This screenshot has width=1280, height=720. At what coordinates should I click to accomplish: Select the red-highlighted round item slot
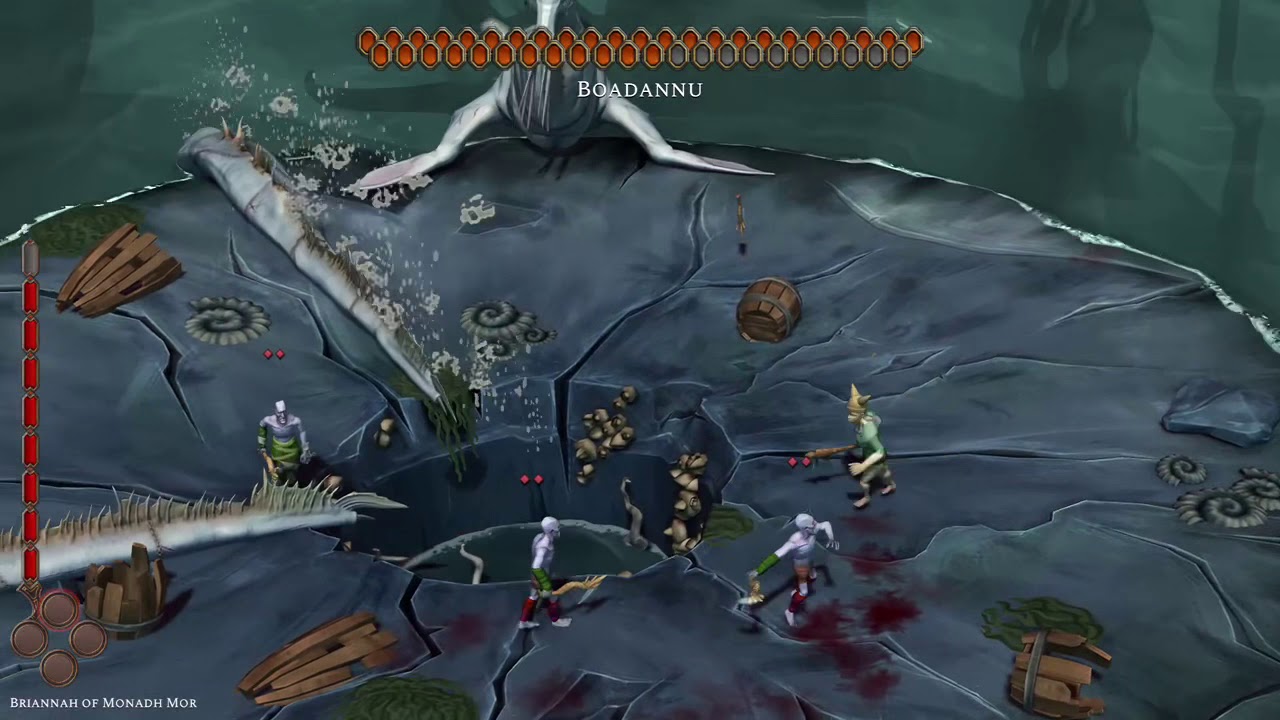tap(59, 609)
